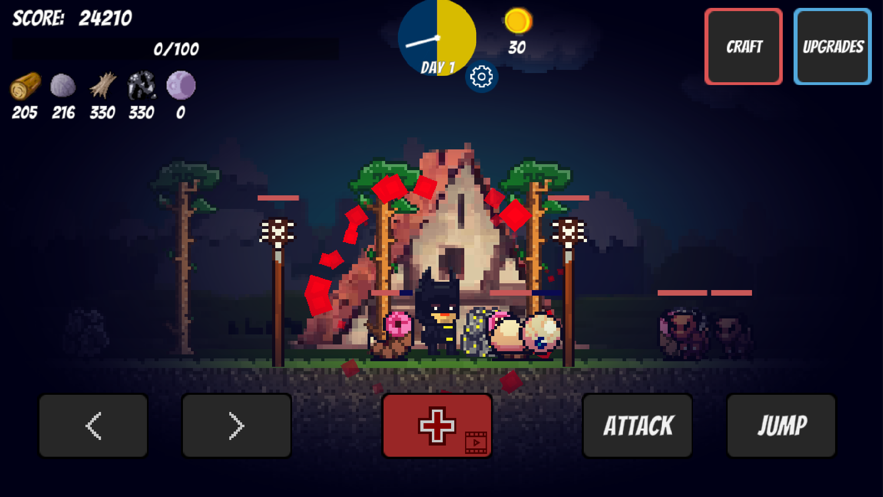Open the Upgrades menu
Image resolution: width=883 pixels, height=497 pixels.
pyautogui.click(x=832, y=47)
